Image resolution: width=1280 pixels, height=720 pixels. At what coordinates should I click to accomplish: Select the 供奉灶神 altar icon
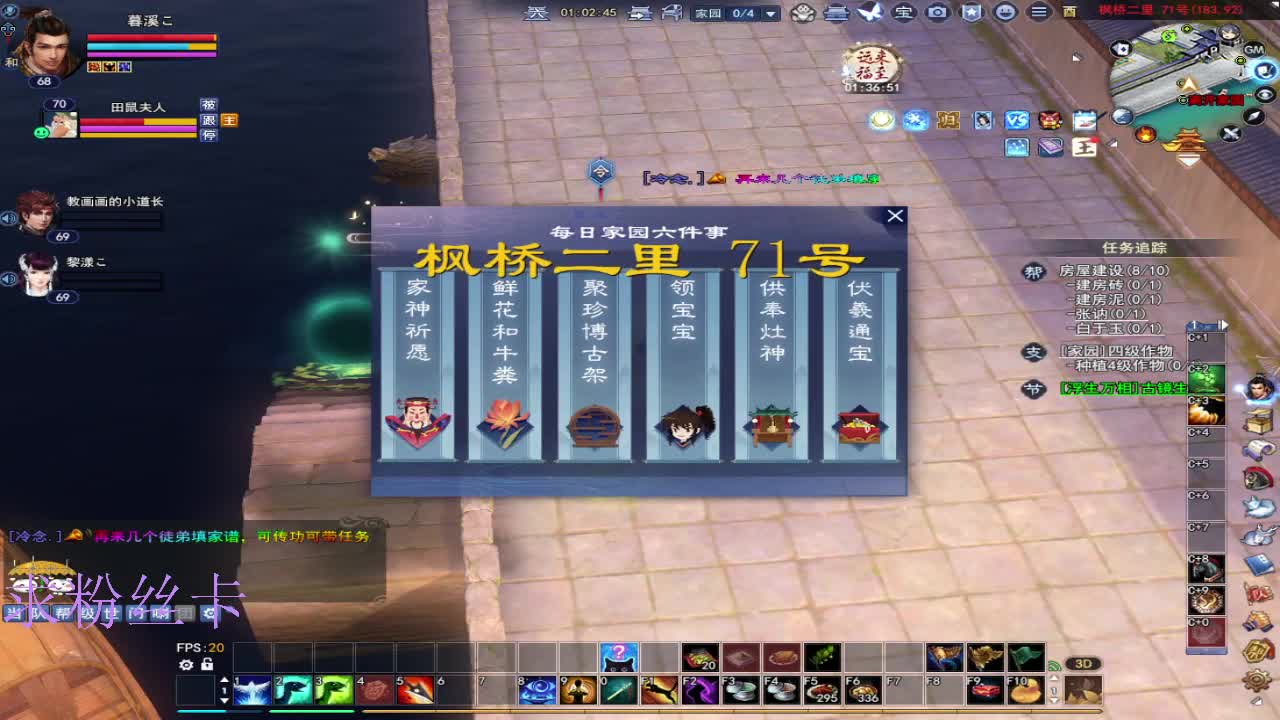click(x=770, y=424)
